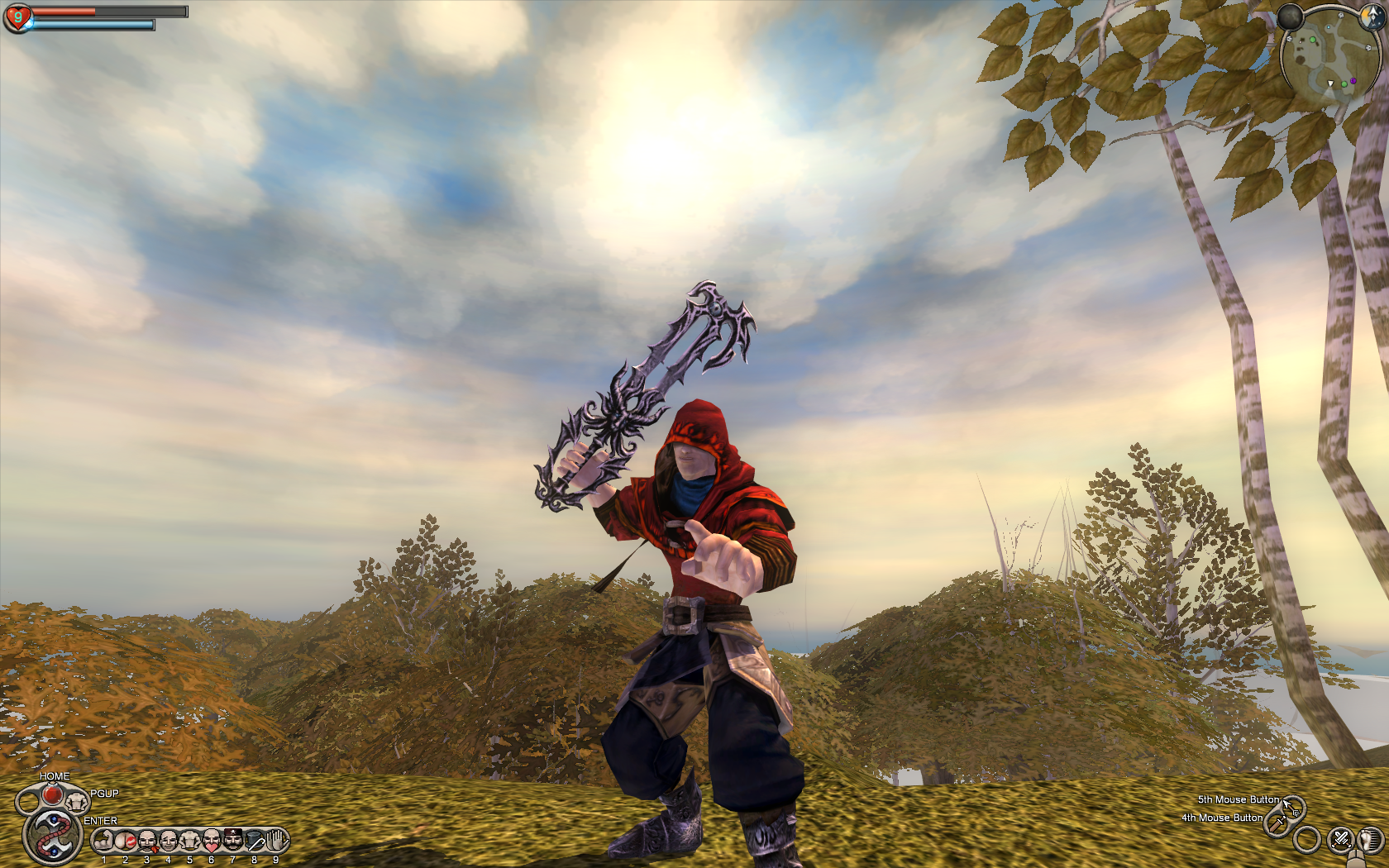Equip the arrow ranged weapon slot
The height and width of the screenshot is (868, 1389).
[1291, 806]
